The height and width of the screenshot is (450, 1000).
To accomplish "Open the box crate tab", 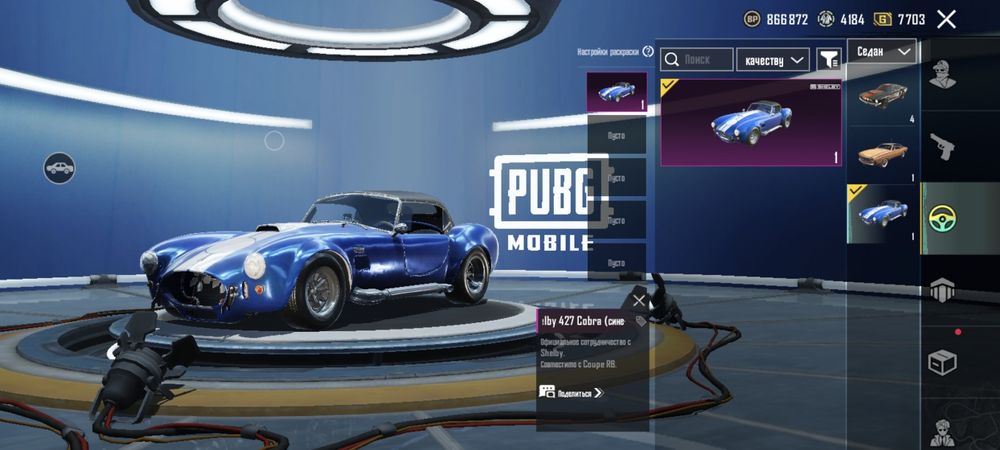I will point(942,361).
